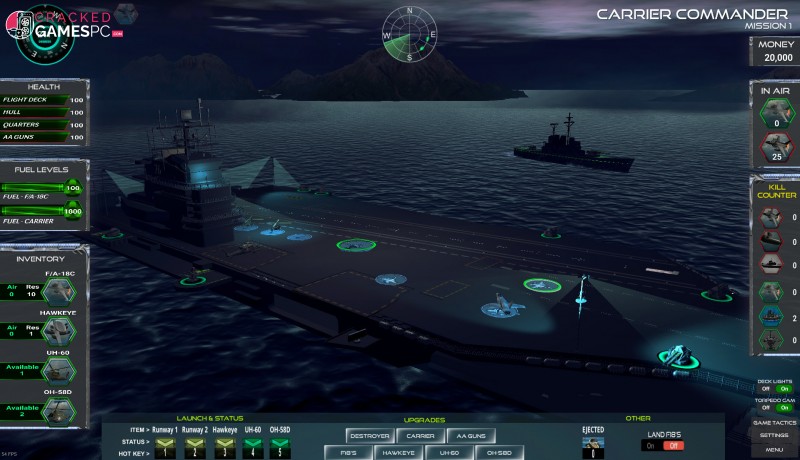The width and height of the screenshot is (800, 460).
Task: Choose the OH-58D helicopter in inventory
Action: (58, 409)
